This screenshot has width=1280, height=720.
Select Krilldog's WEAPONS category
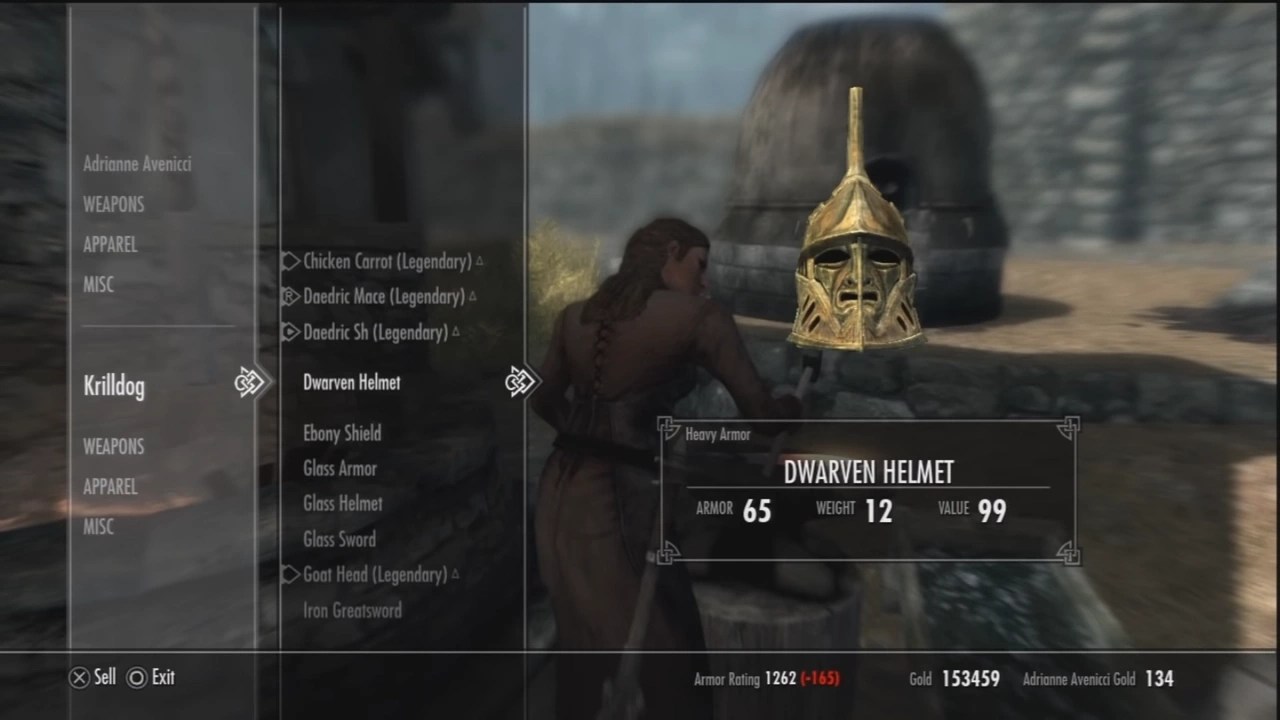pyautogui.click(x=113, y=446)
